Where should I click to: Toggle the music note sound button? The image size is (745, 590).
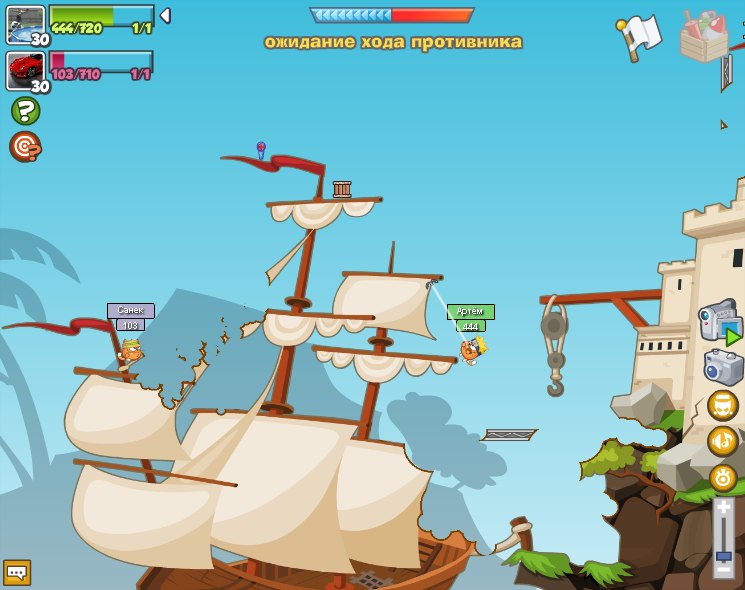722,441
